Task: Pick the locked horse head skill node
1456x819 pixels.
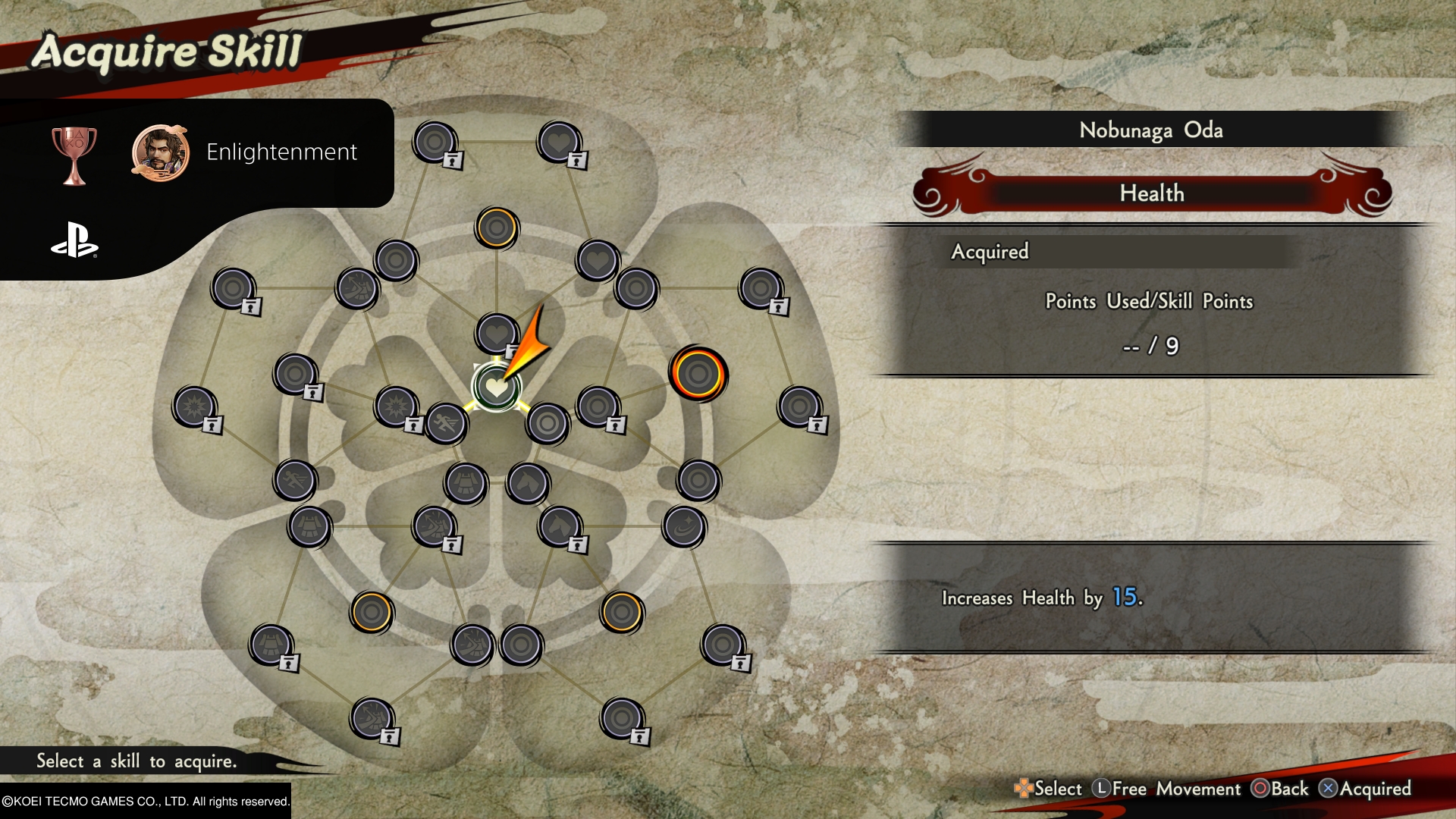Action: 560,526
